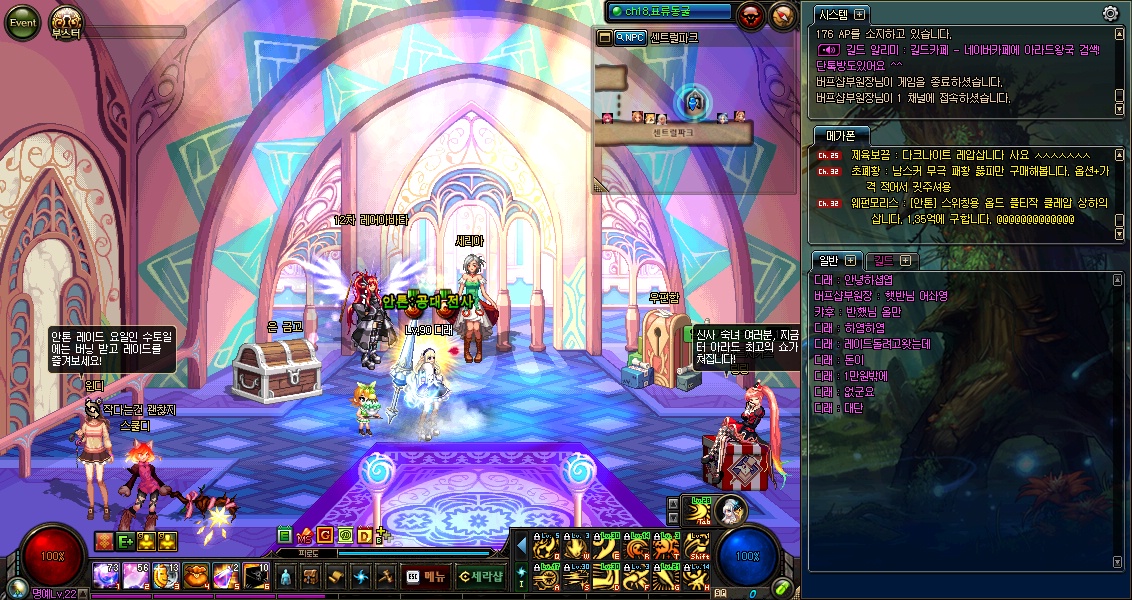This screenshot has width=1132, height=600.
Task: Toggle the minimap window size button
Action: [604, 37]
